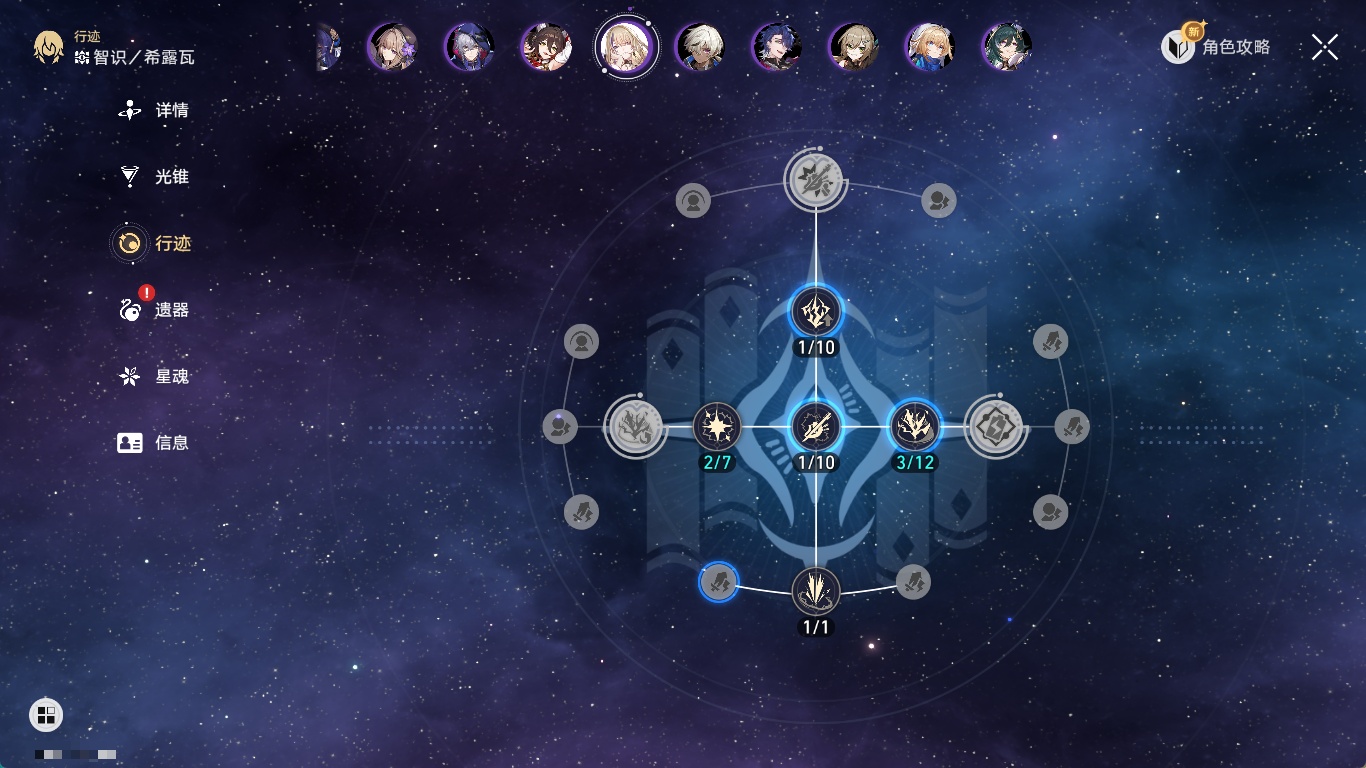Close the character screen with X

pyautogui.click(x=1324, y=47)
